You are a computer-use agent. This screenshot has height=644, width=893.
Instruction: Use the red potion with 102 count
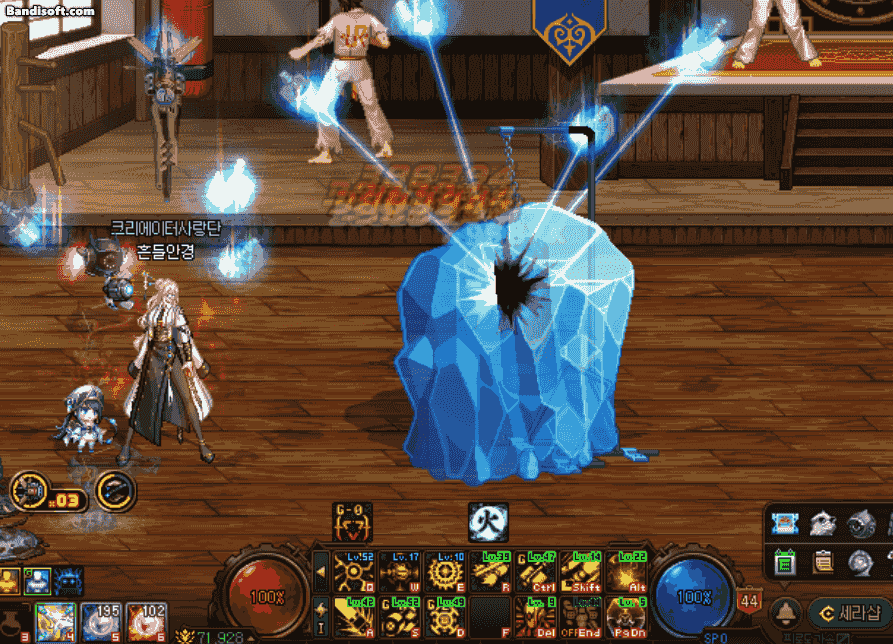[146, 623]
